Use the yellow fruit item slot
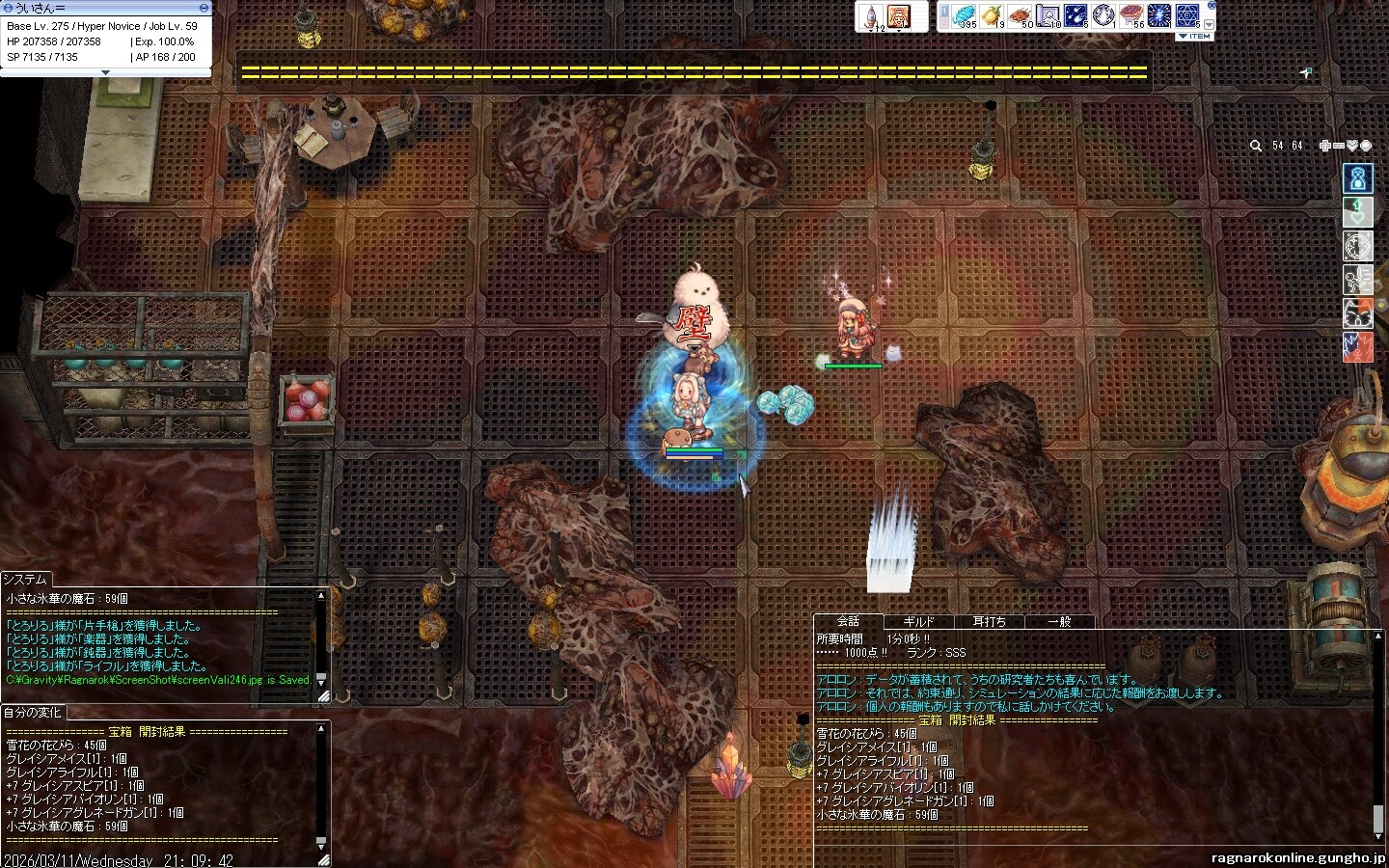Screen dimensions: 1389x868 992,15
